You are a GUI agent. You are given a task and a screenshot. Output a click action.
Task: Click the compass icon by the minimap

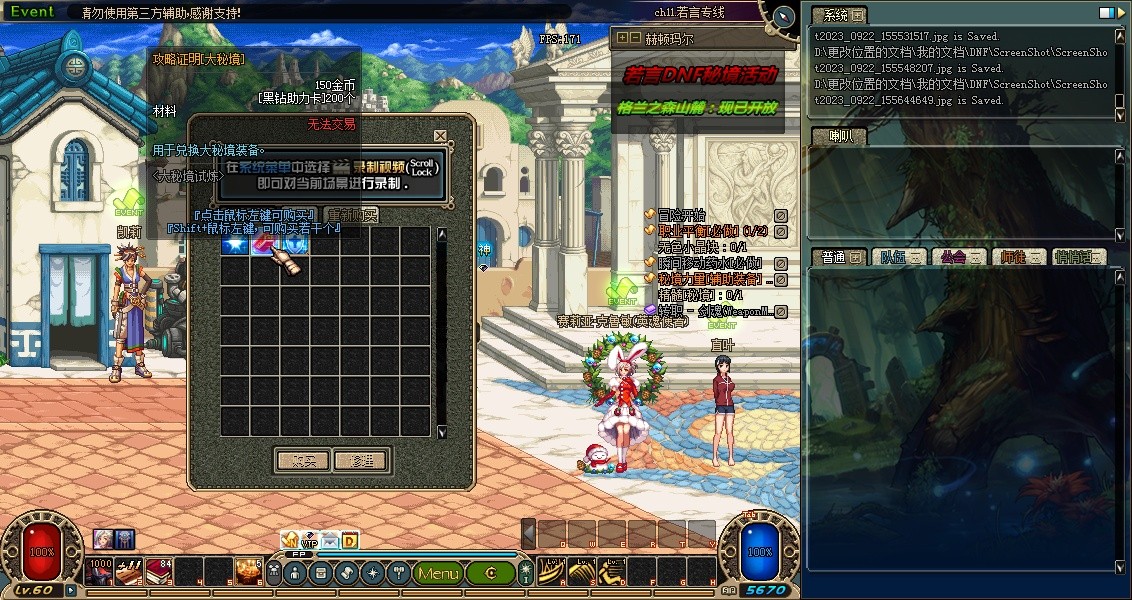coord(784,16)
